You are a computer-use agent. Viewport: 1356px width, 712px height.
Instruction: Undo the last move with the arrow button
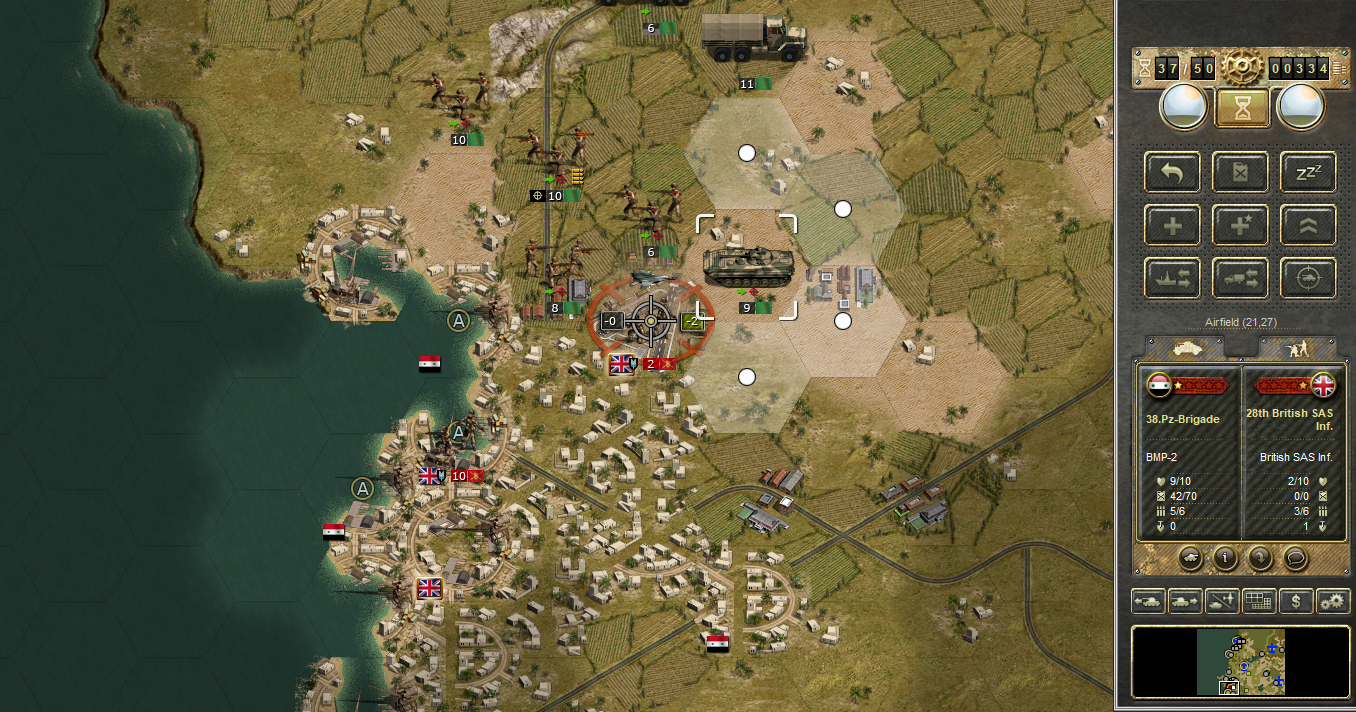pyautogui.click(x=1173, y=172)
